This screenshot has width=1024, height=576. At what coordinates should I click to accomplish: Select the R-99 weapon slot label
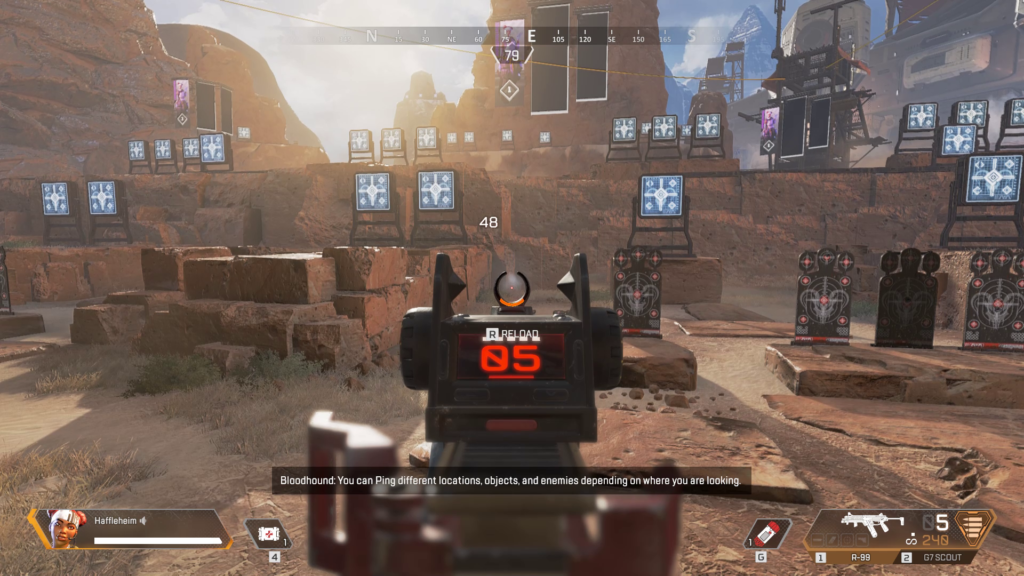click(x=859, y=556)
